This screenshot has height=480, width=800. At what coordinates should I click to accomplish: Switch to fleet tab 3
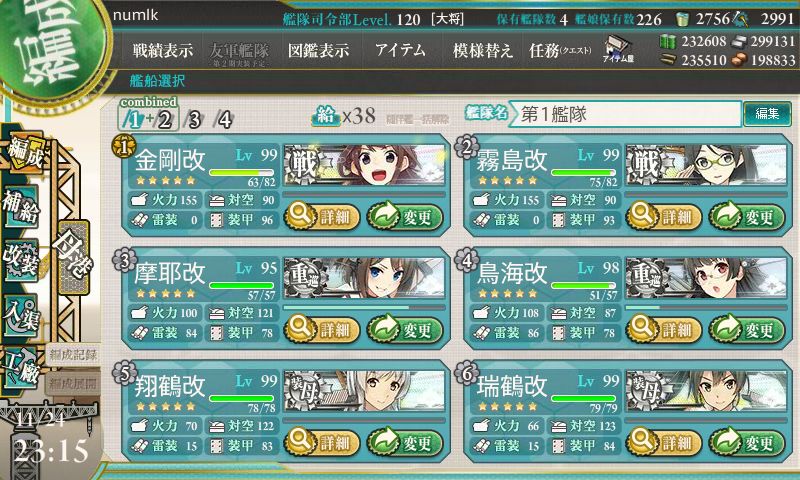(x=194, y=120)
